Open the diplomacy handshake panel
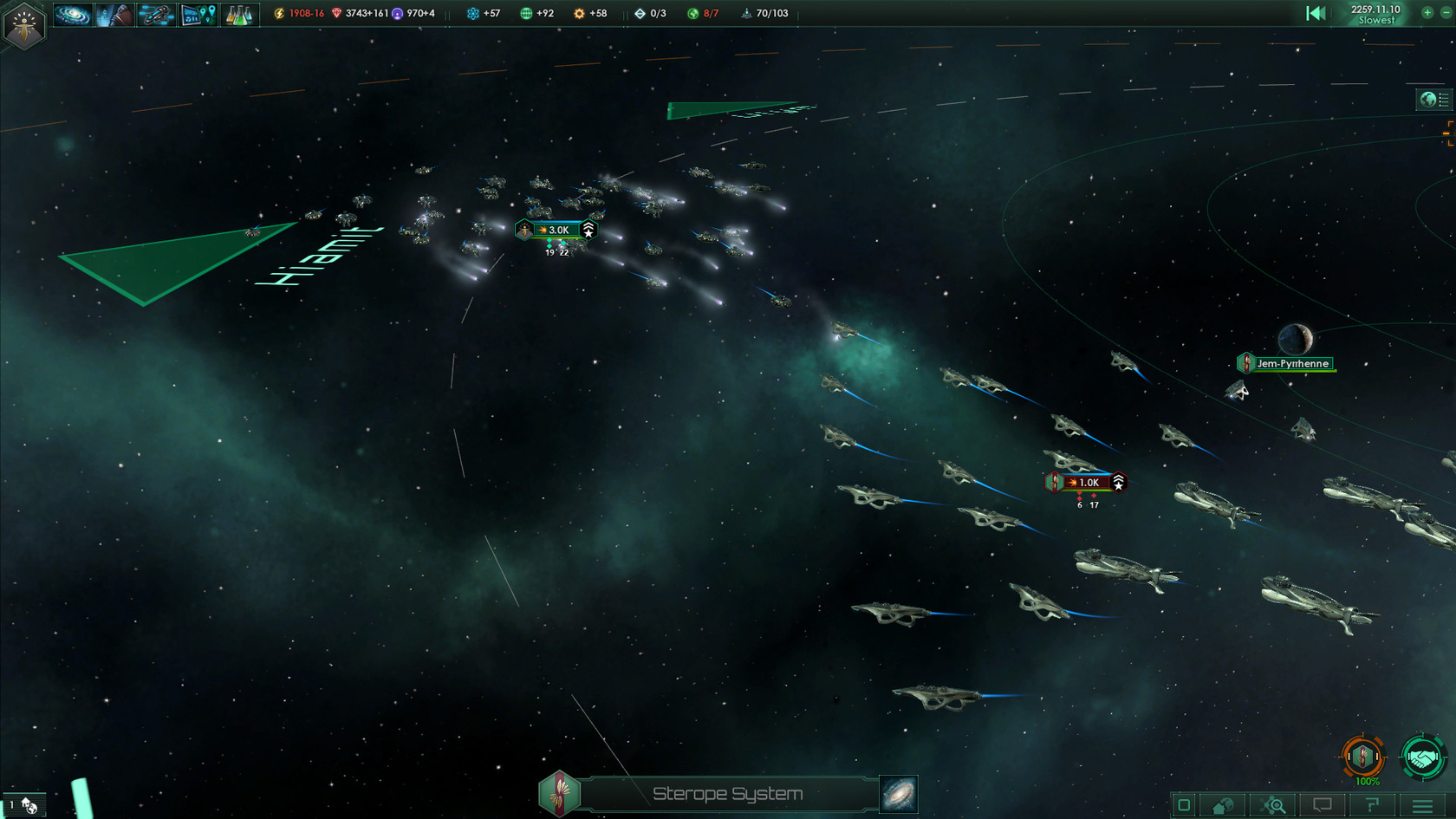The image size is (1456, 819). click(1421, 757)
